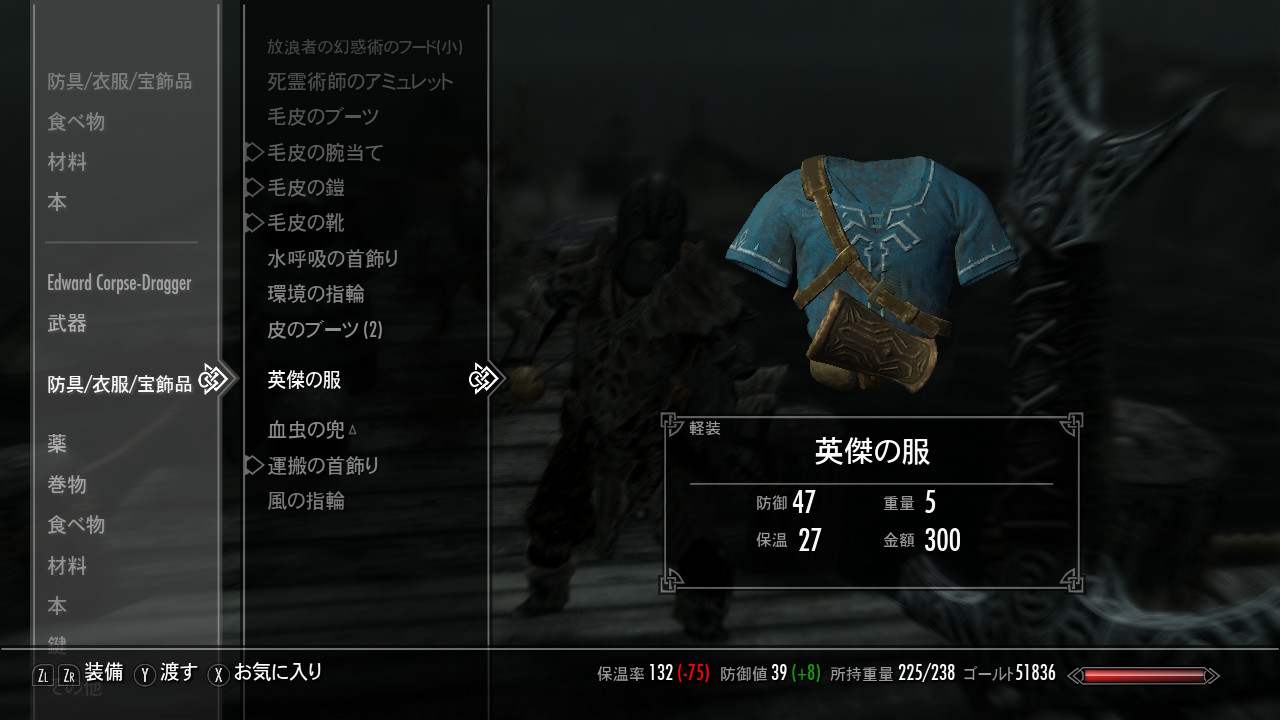Switch to the 薬 potions category
Screen dimensions: 1280x720
pos(58,444)
